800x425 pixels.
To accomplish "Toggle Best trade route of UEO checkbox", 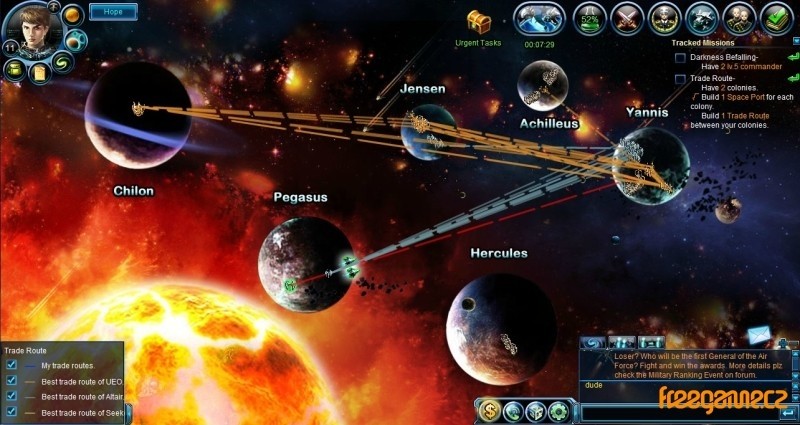I will click(x=11, y=381).
